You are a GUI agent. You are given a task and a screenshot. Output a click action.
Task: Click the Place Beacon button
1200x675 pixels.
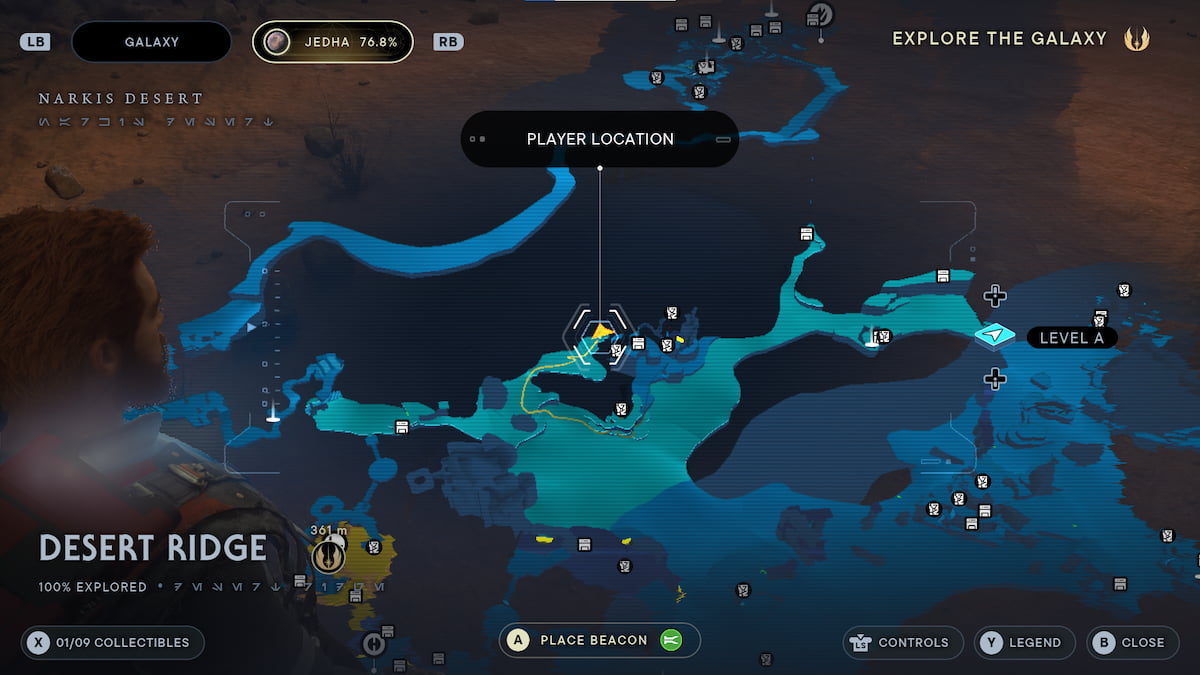[x=599, y=641]
